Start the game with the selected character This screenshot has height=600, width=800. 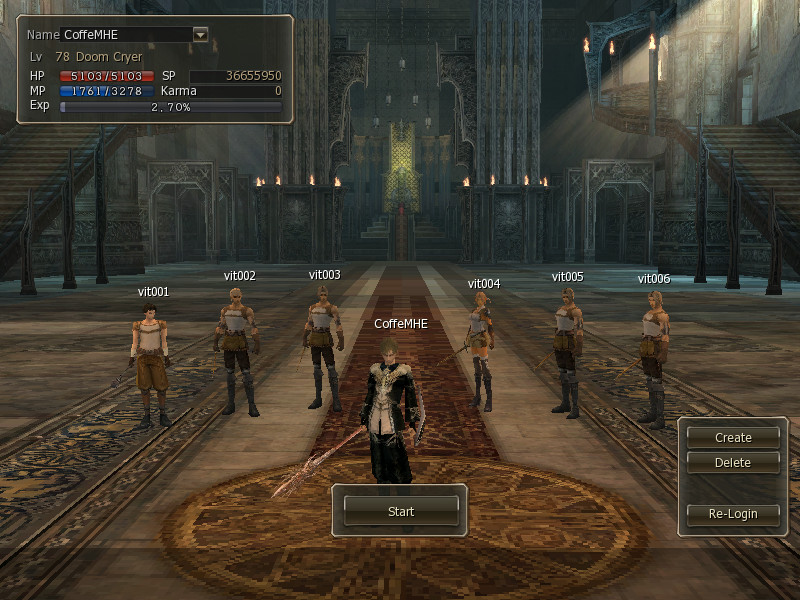tap(400, 511)
